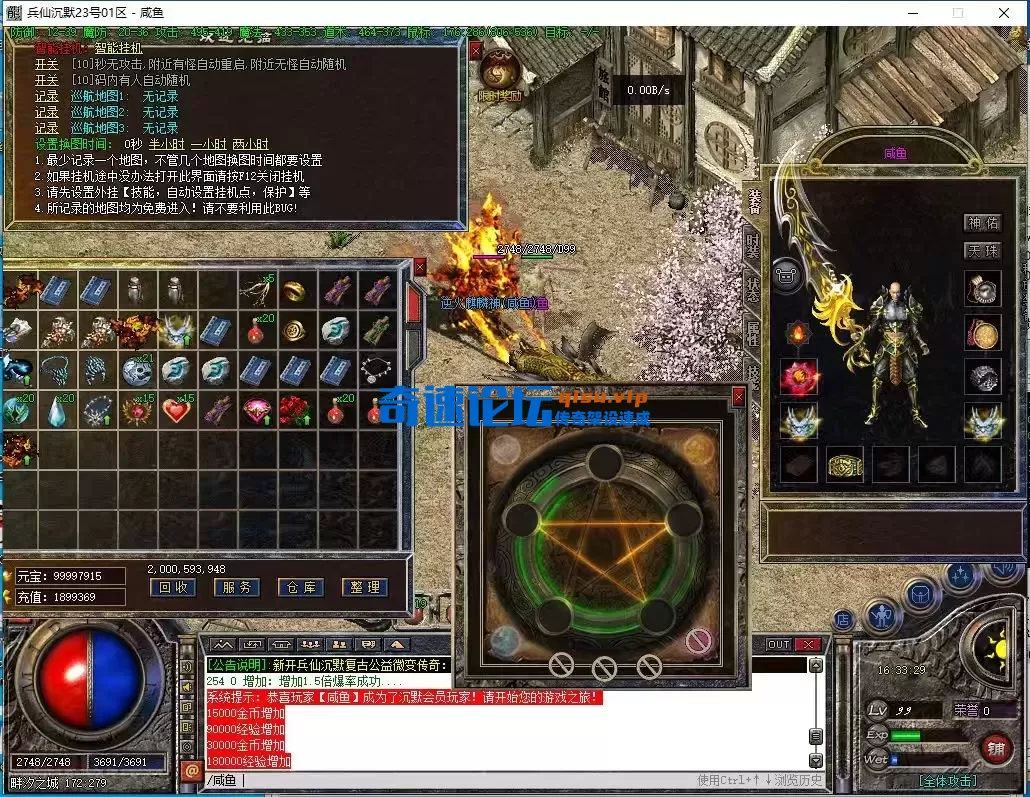Click the 回收 recycle button
Image resolution: width=1030 pixels, height=797 pixels.
coord(172,588)
